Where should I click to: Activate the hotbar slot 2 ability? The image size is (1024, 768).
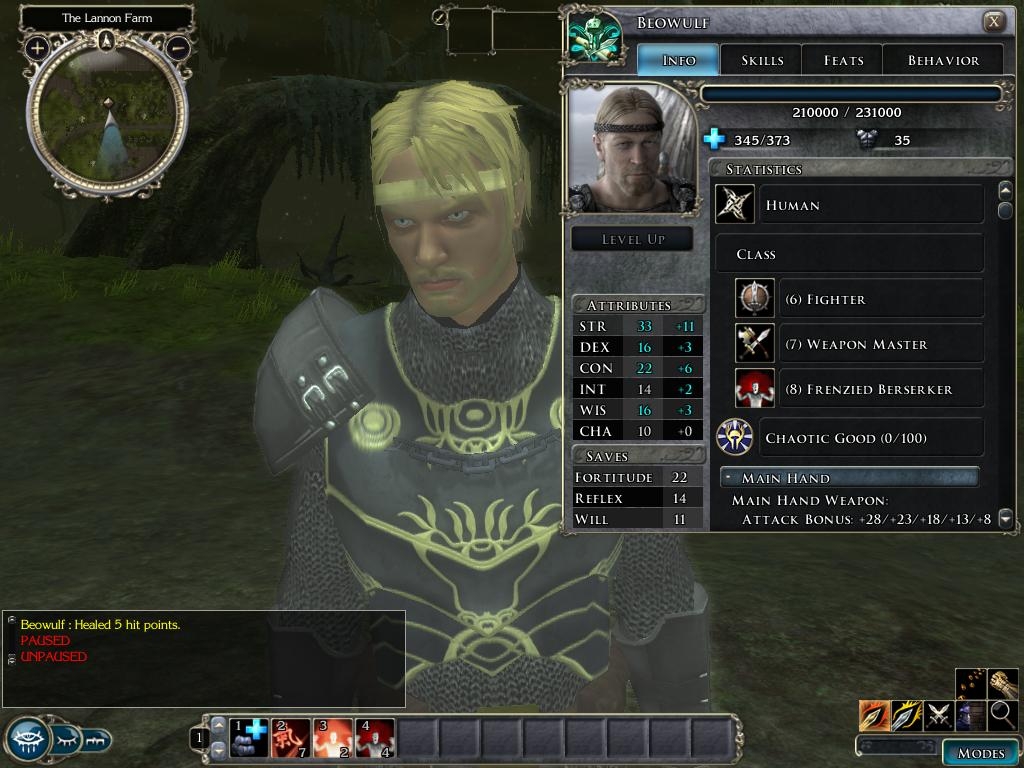[x=291, y=738]
